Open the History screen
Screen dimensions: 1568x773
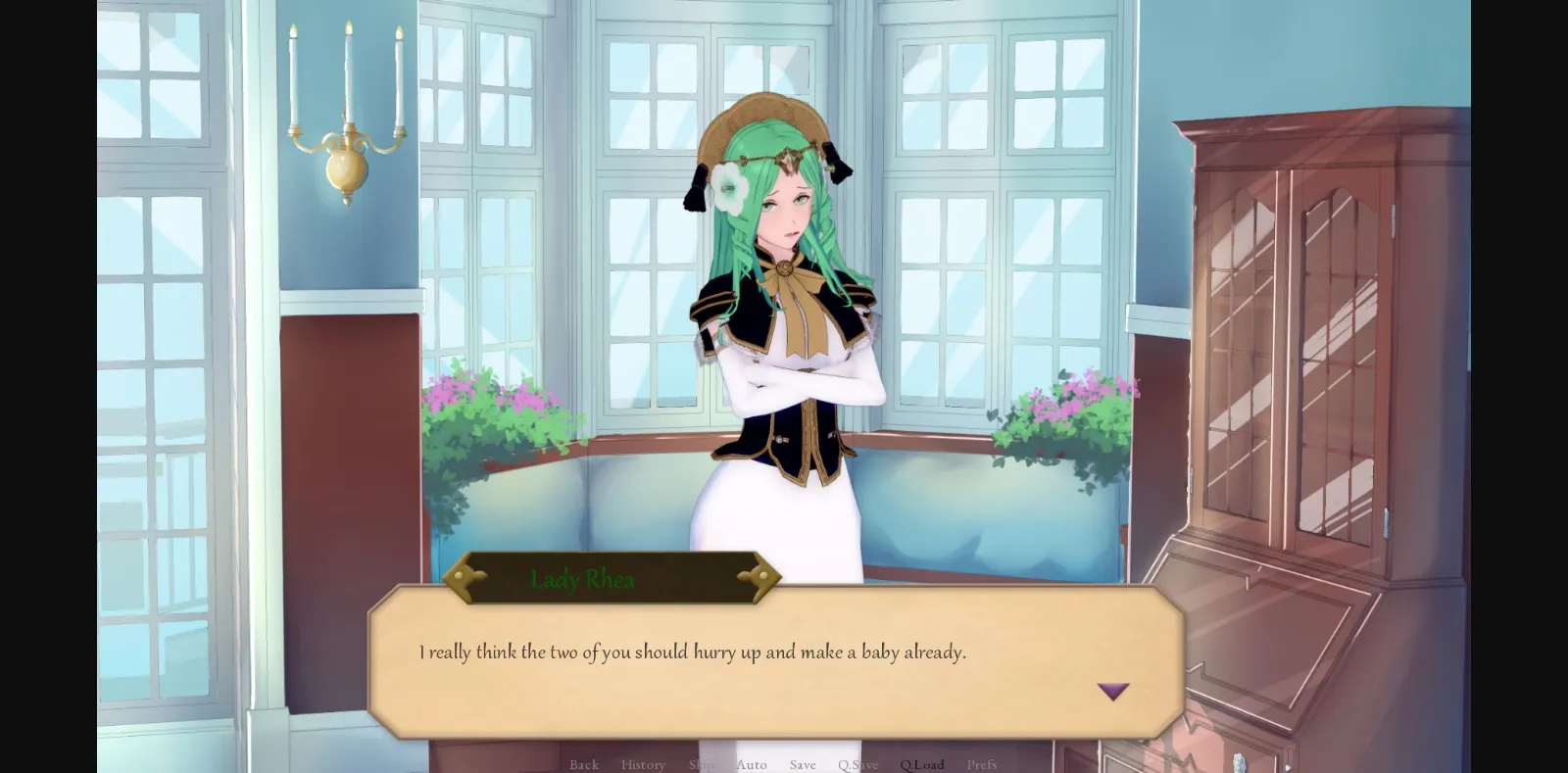(x=643, y=765)
